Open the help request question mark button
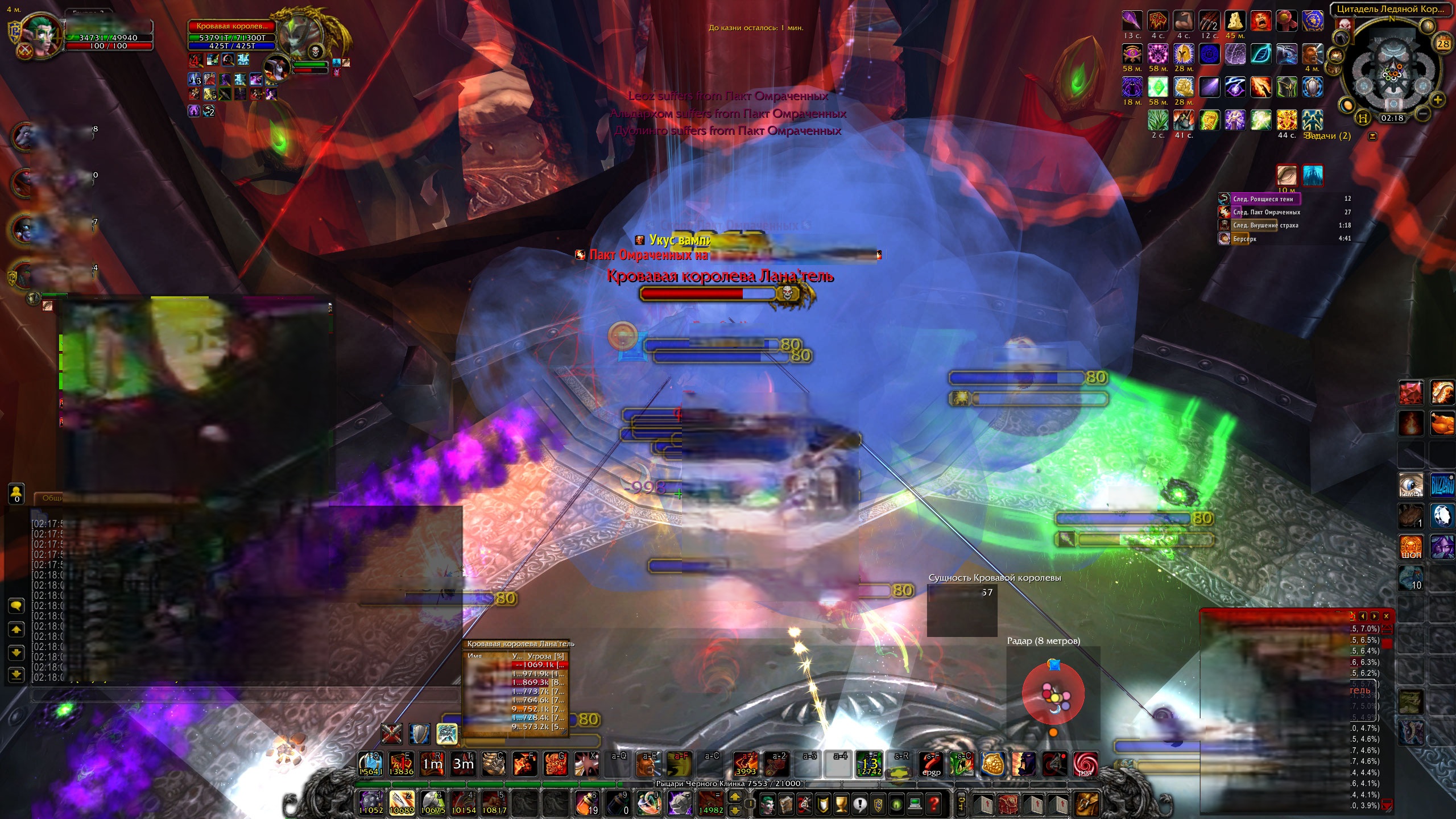Screen dimensions: 1456x819 point(933,804)
